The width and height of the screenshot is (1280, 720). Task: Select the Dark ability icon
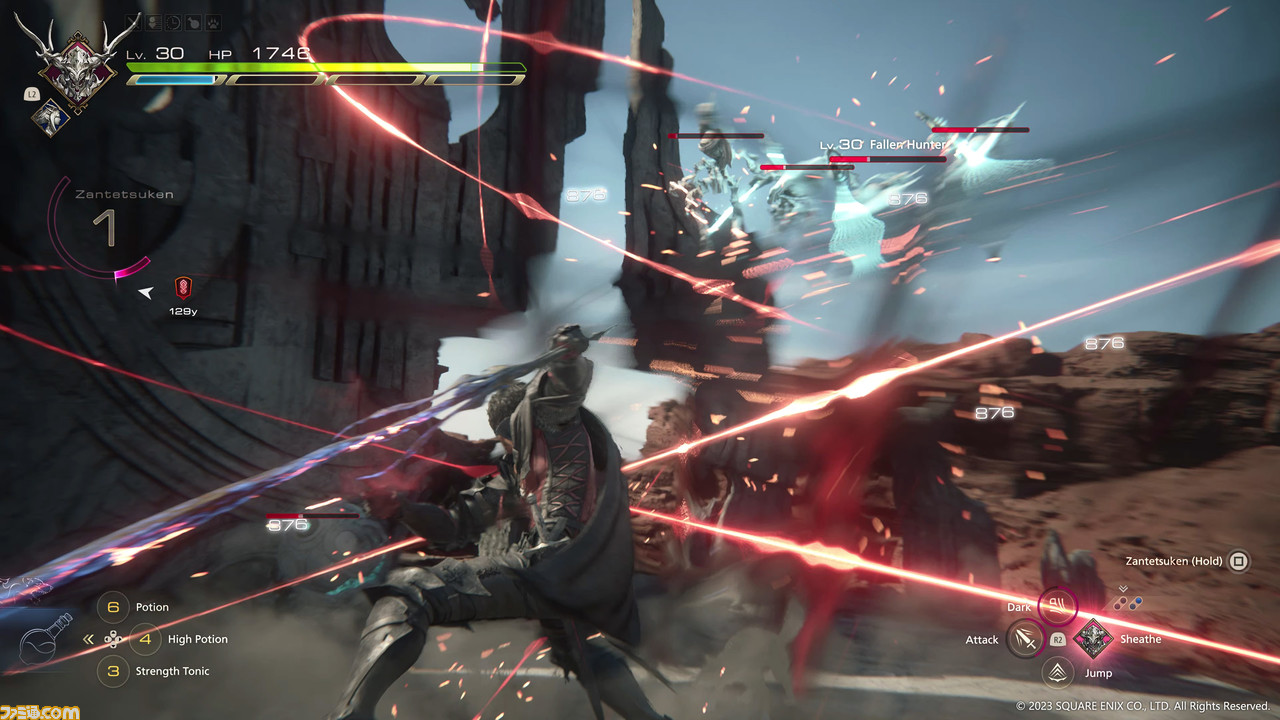[x=1057, y=606]
